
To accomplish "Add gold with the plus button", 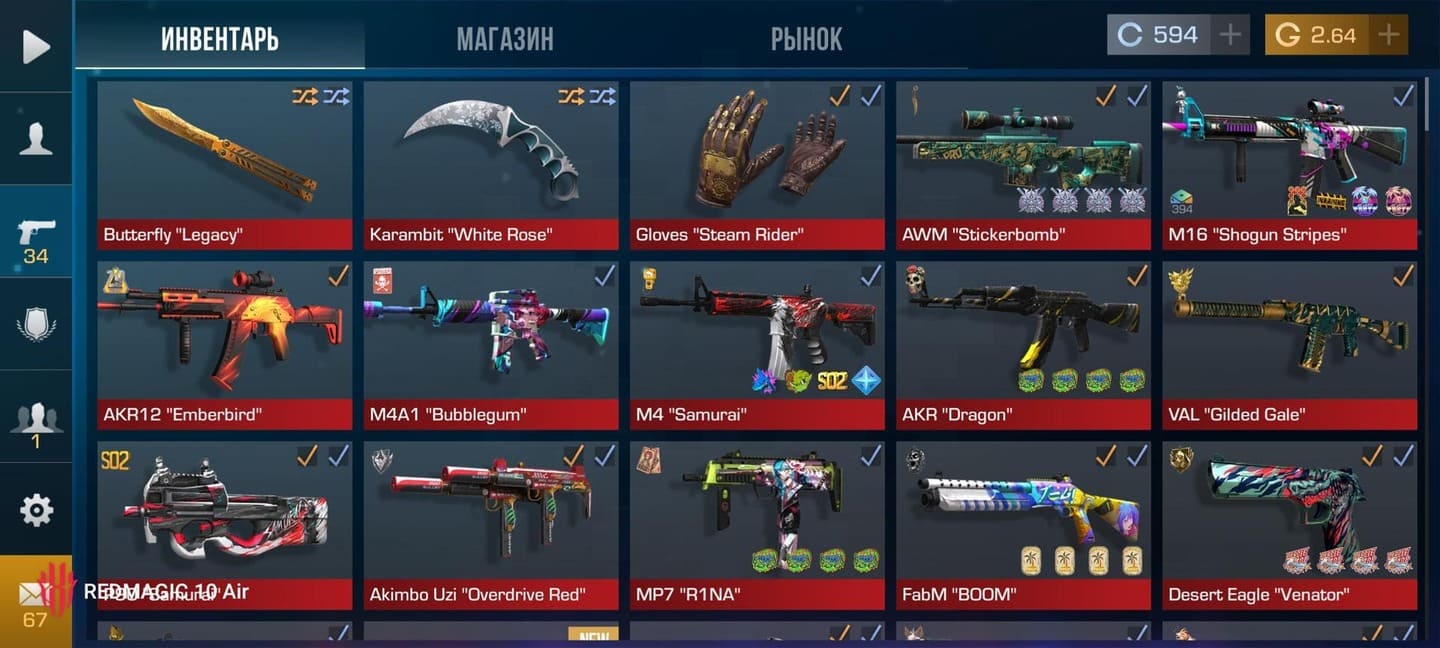I will 1388,35.
